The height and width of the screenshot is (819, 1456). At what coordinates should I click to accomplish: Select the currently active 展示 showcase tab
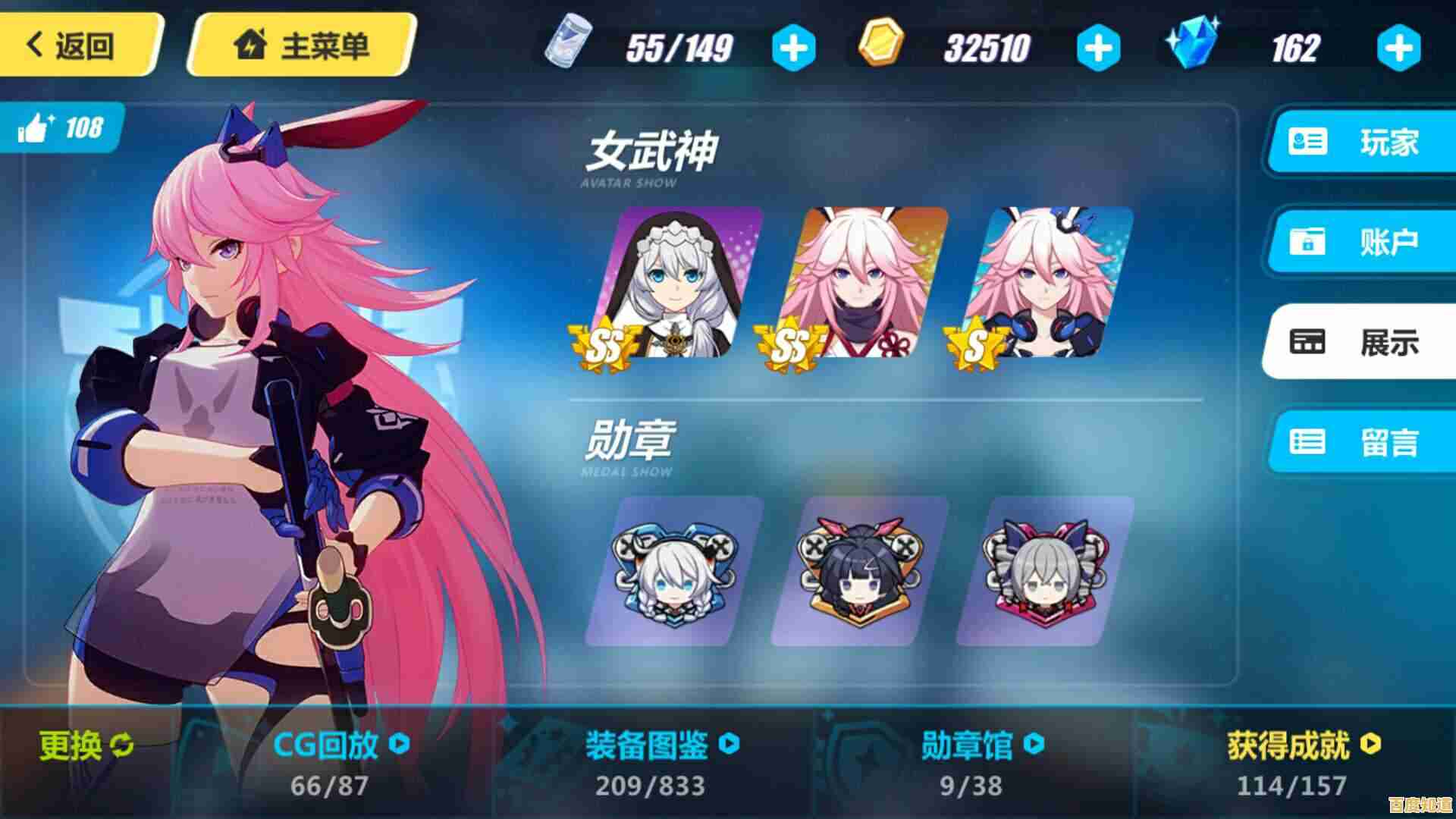click(1357, 343)
